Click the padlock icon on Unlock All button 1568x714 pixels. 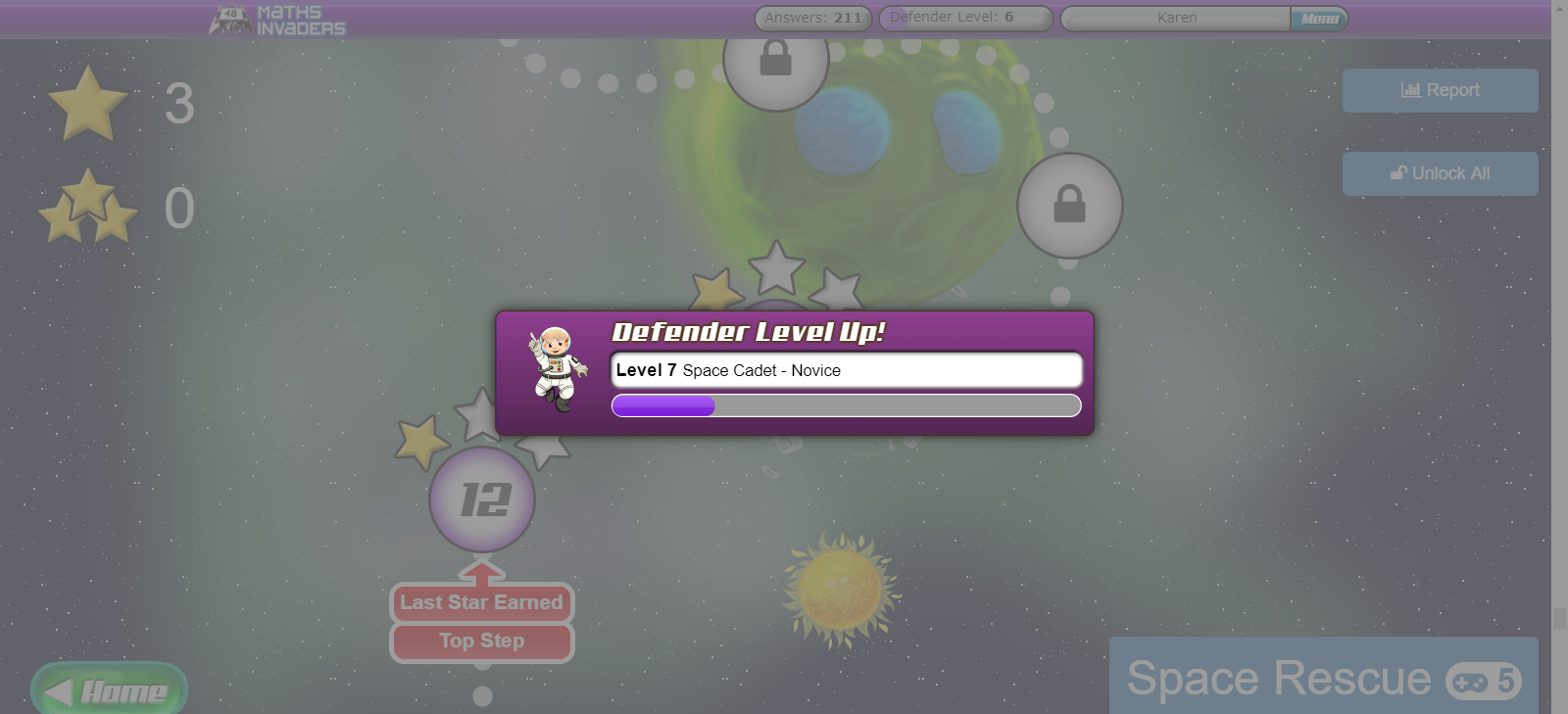(x=1398, y=173)
